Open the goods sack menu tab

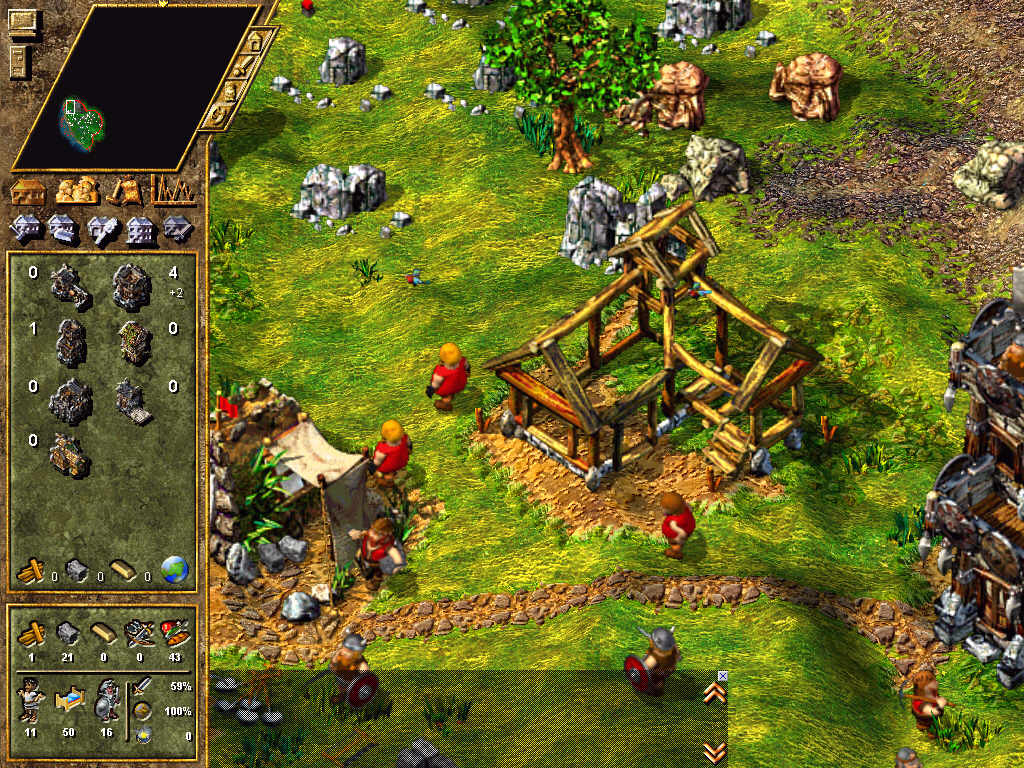tap(125, 190)
